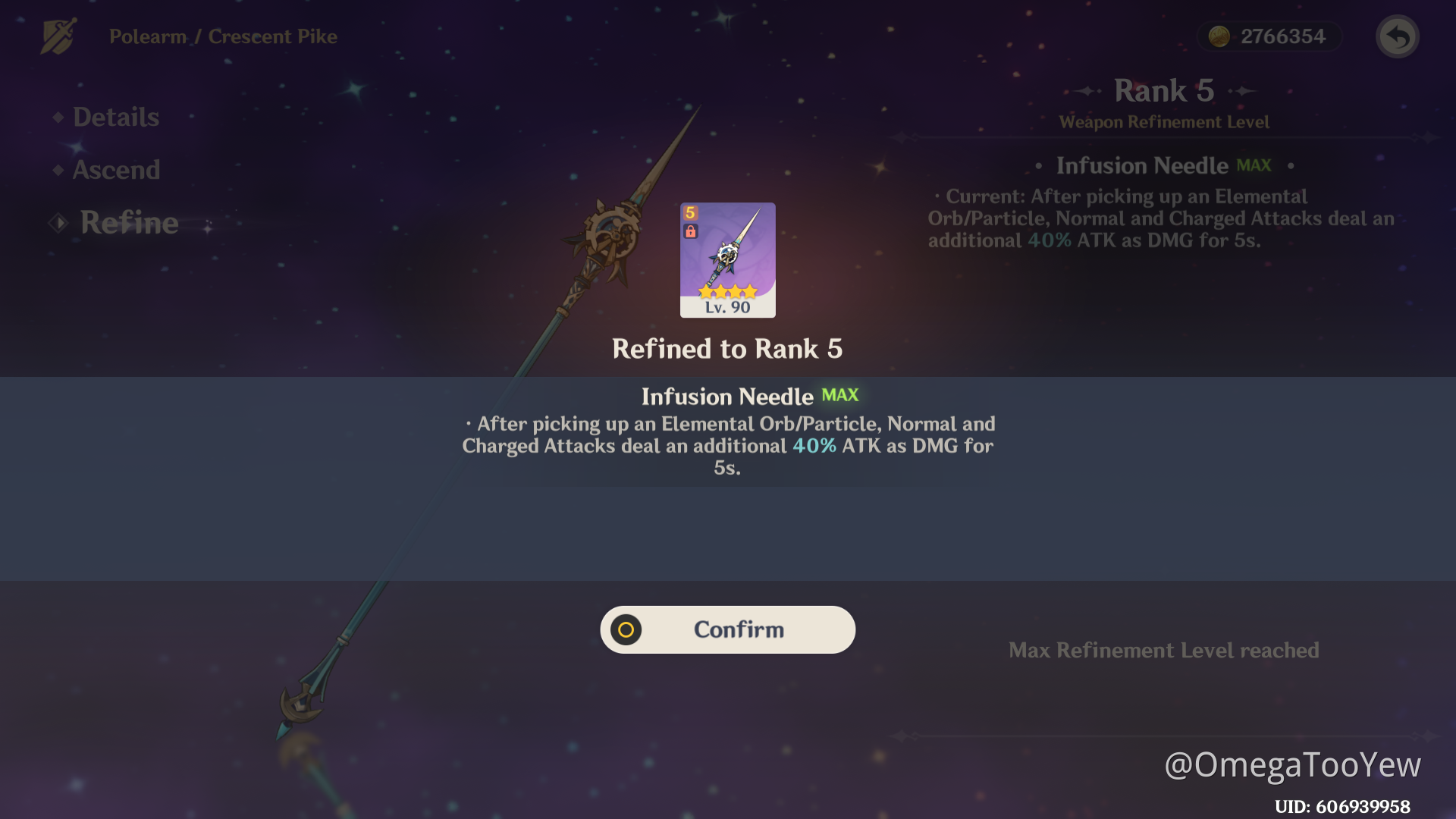Click the MAX tag next to Infusion Needle
1456x819 pixels.
point(1254,165)
